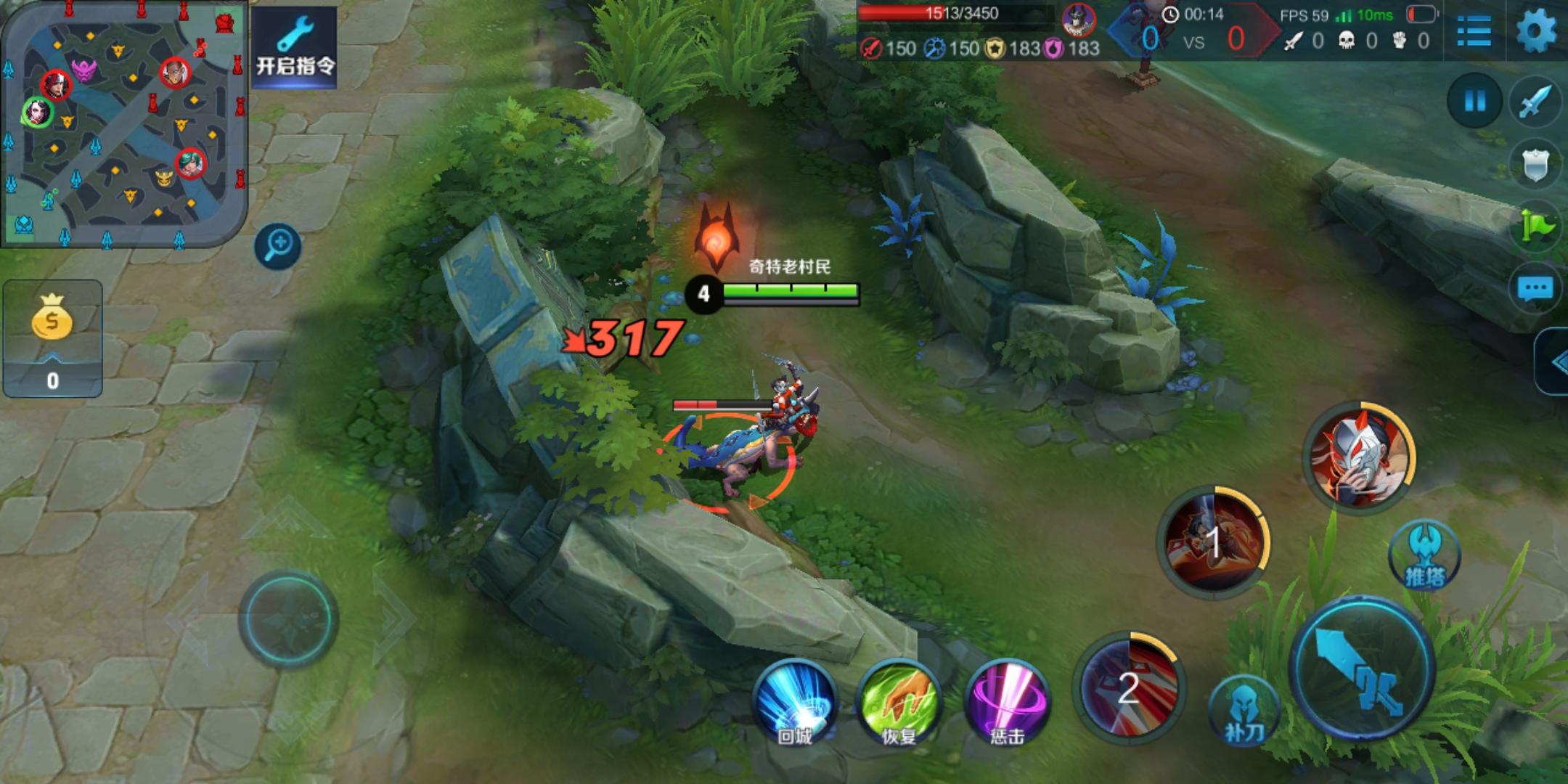Click the magnifier zoom button

click(278, 245)
